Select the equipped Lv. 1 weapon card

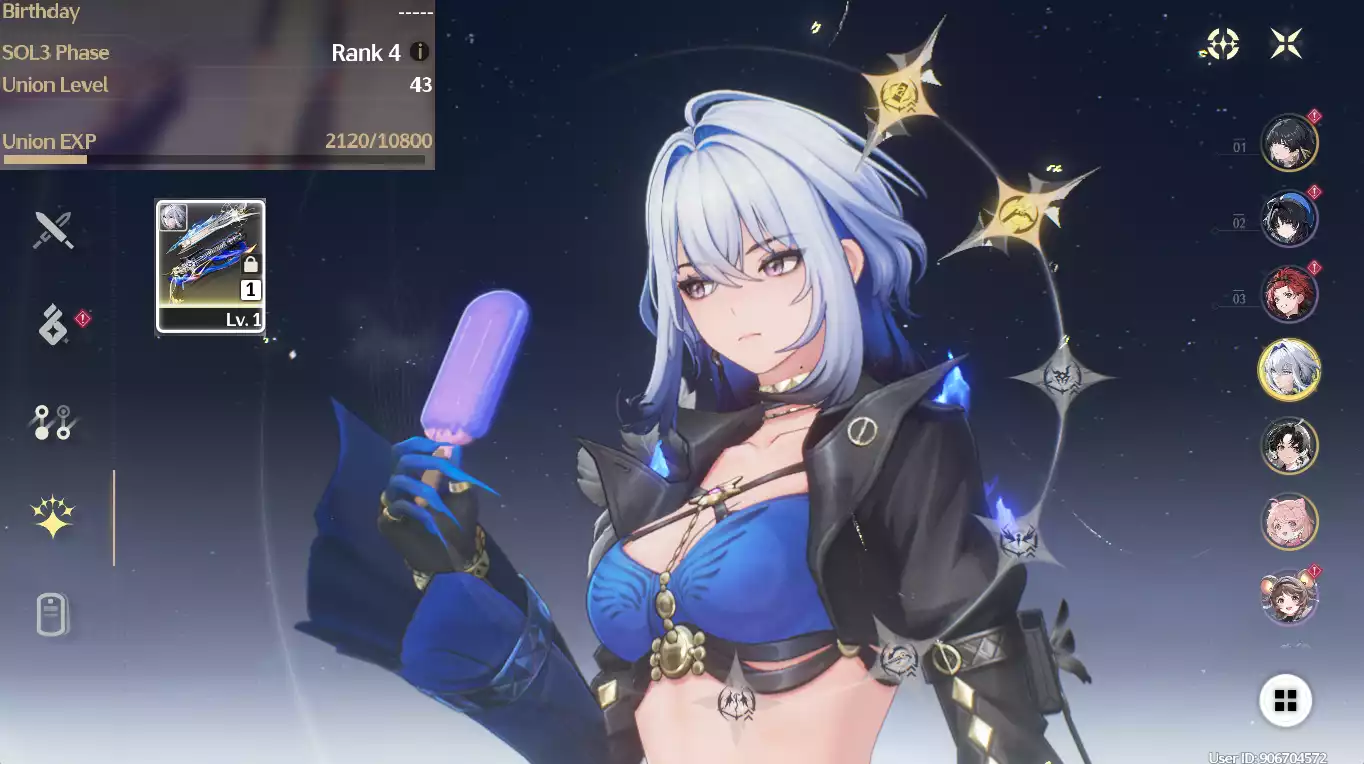click(x=211, y=266)
